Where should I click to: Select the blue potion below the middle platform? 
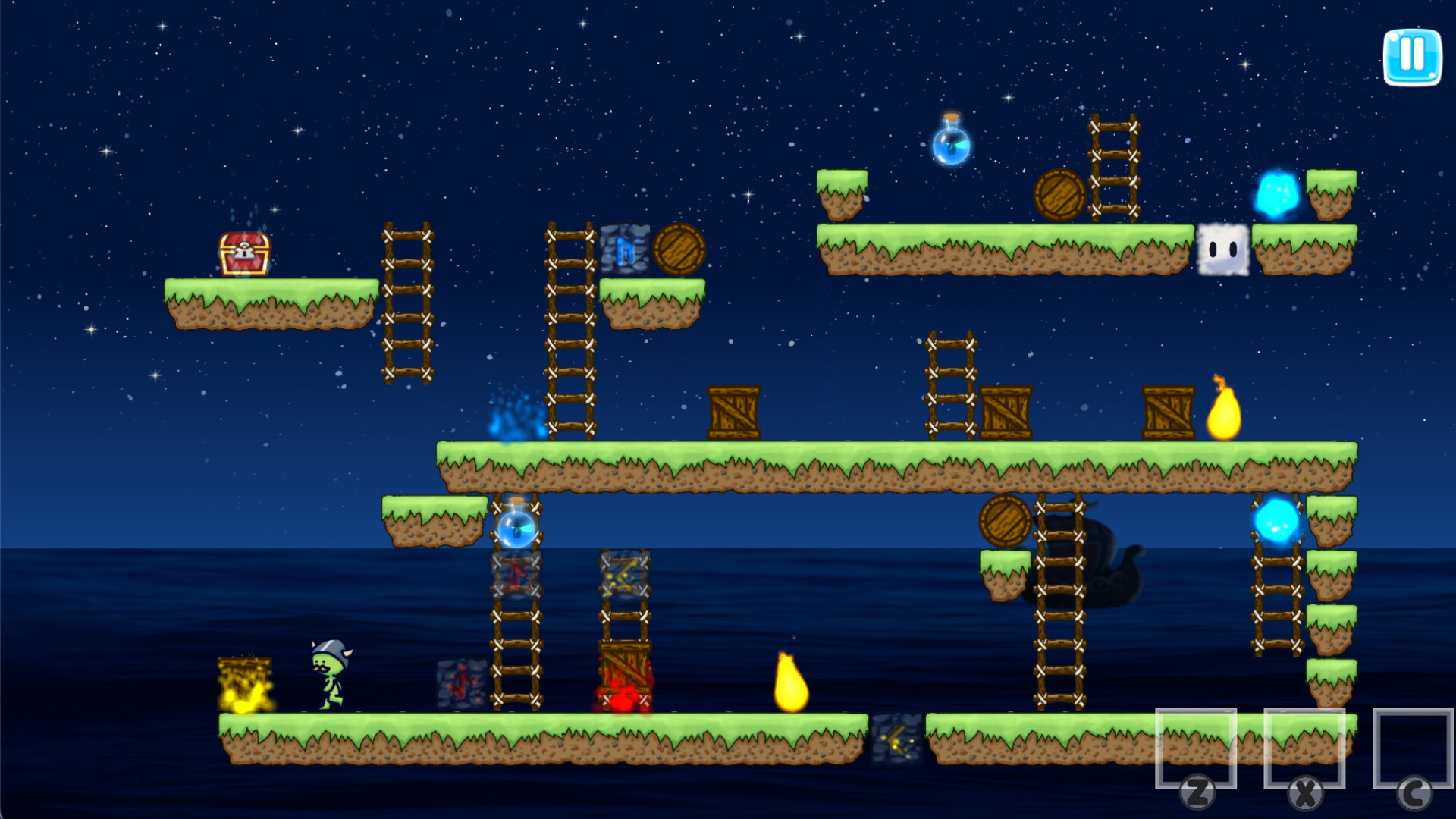516,531
